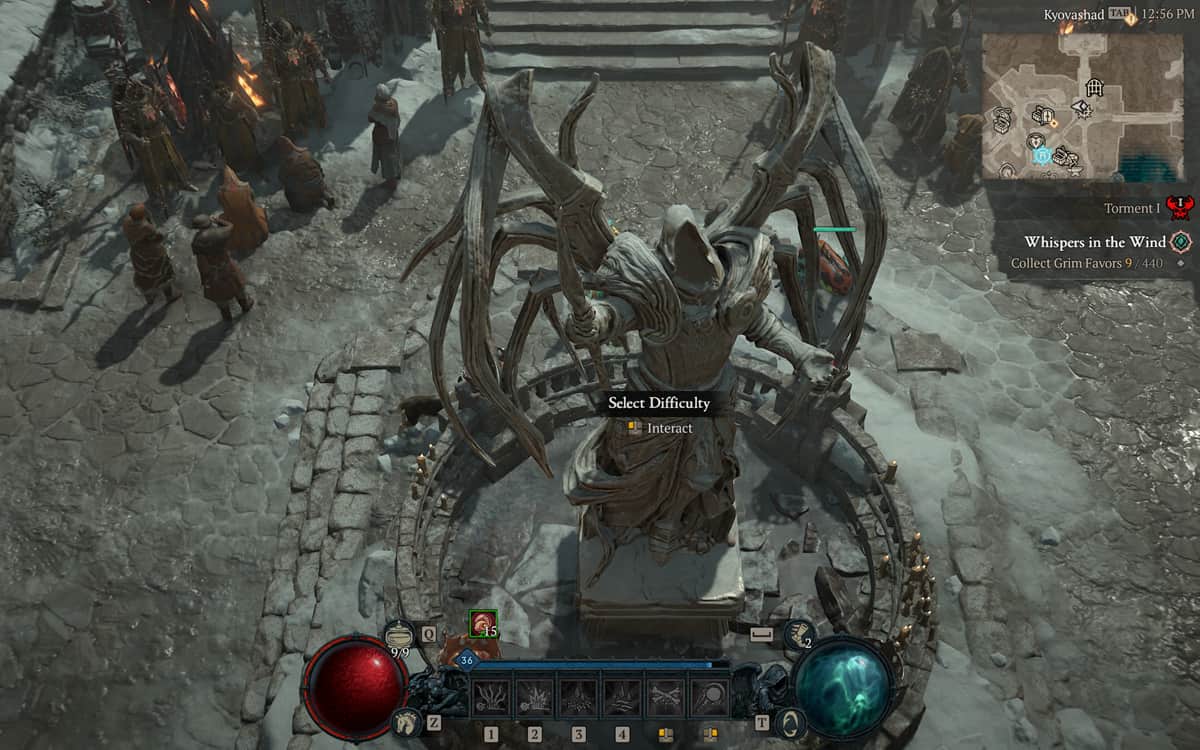
Task: Use the healing potion flask icon
Action: [x=401, y=634]
